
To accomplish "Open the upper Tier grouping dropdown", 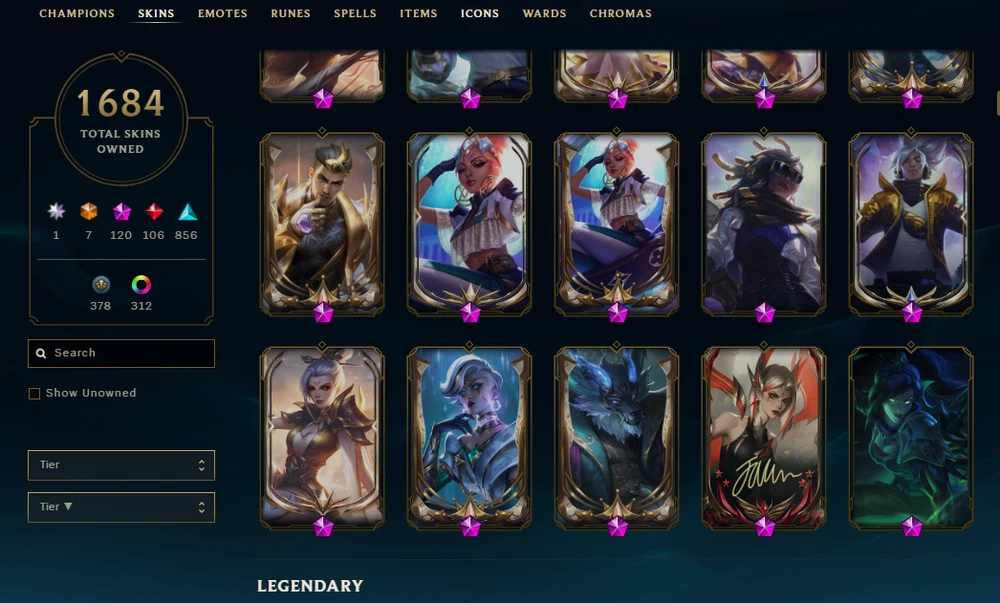I will (x=121, y=465).
